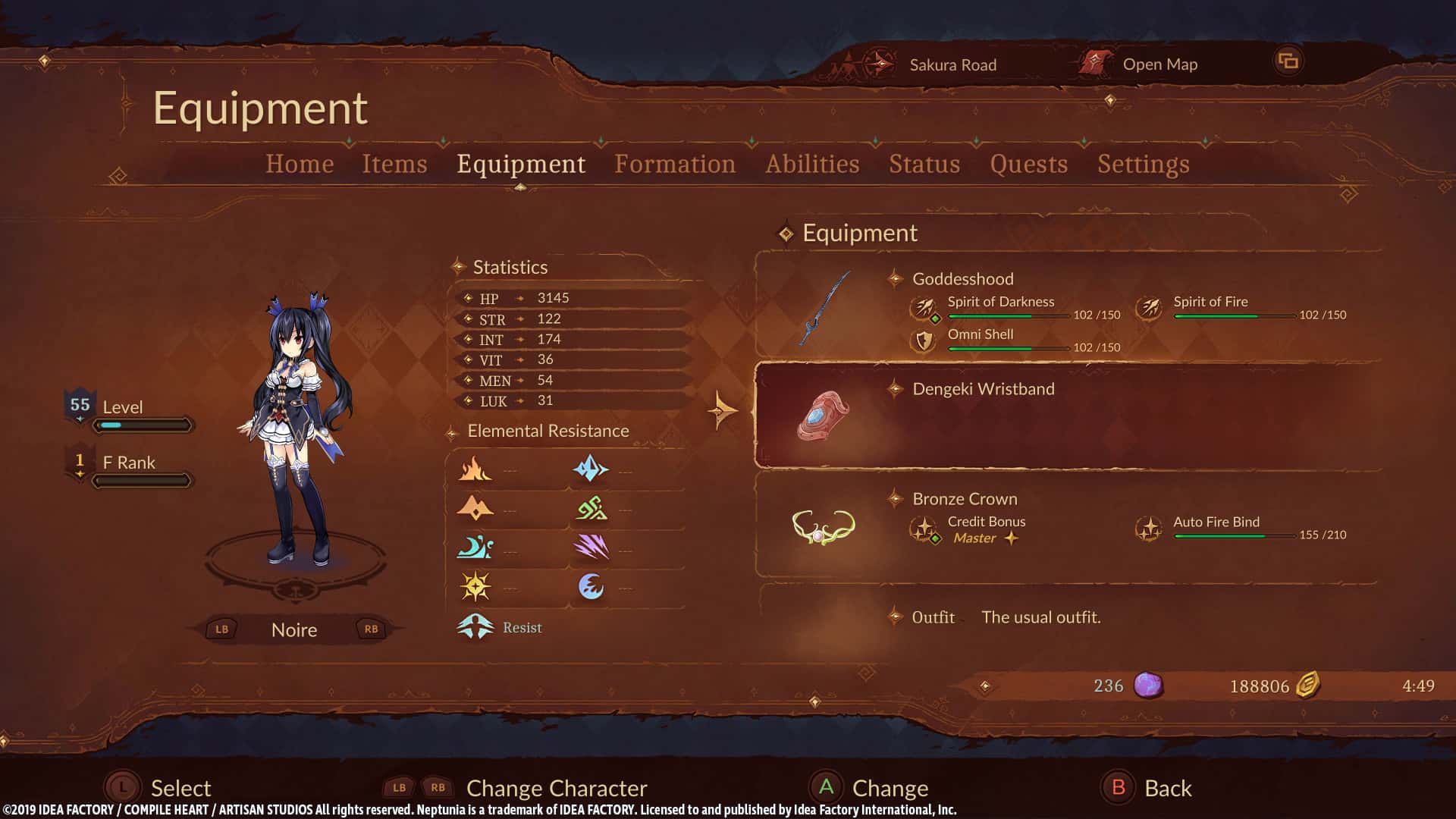Go to the Formation tab

675,164
